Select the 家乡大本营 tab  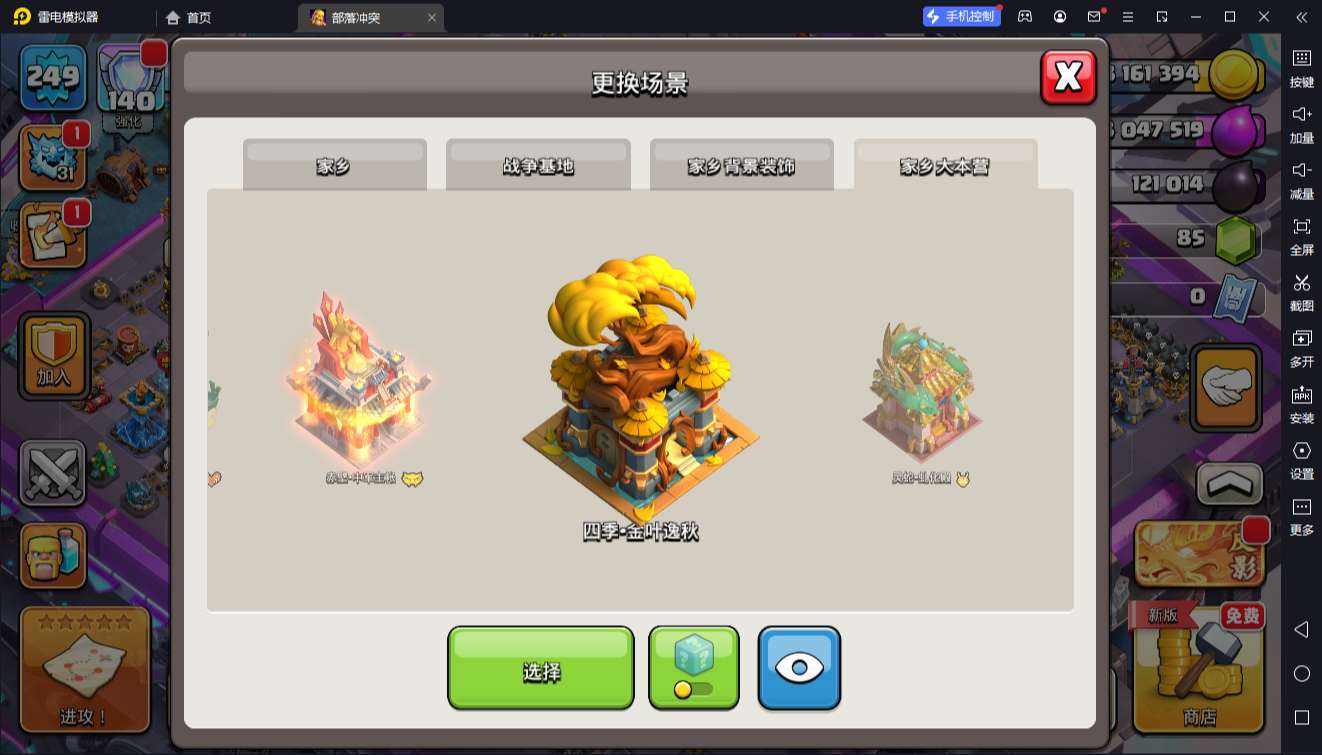tap(945, 165)
